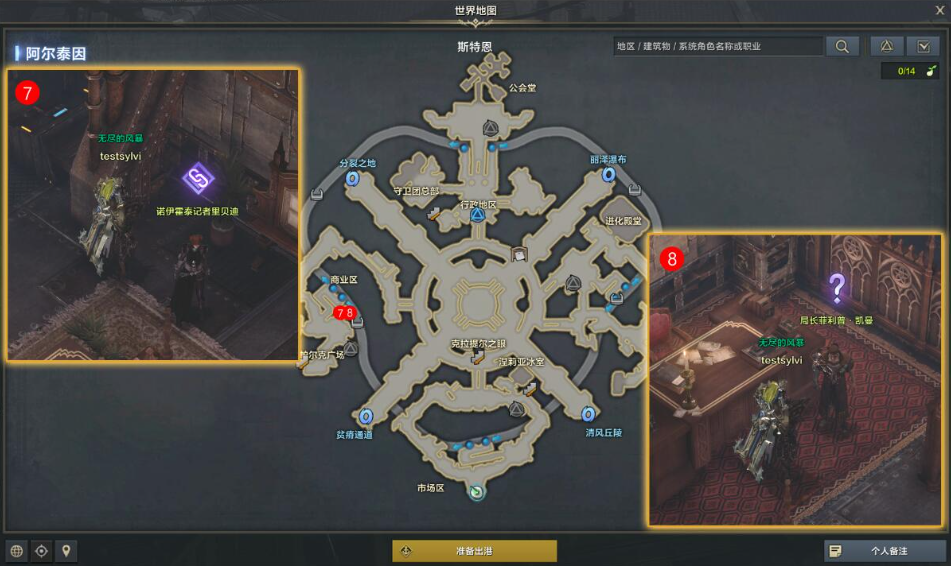Select the 清风丘陵 portal marker
The height and width of the screenshot is (566, 951).
(588, 414)
